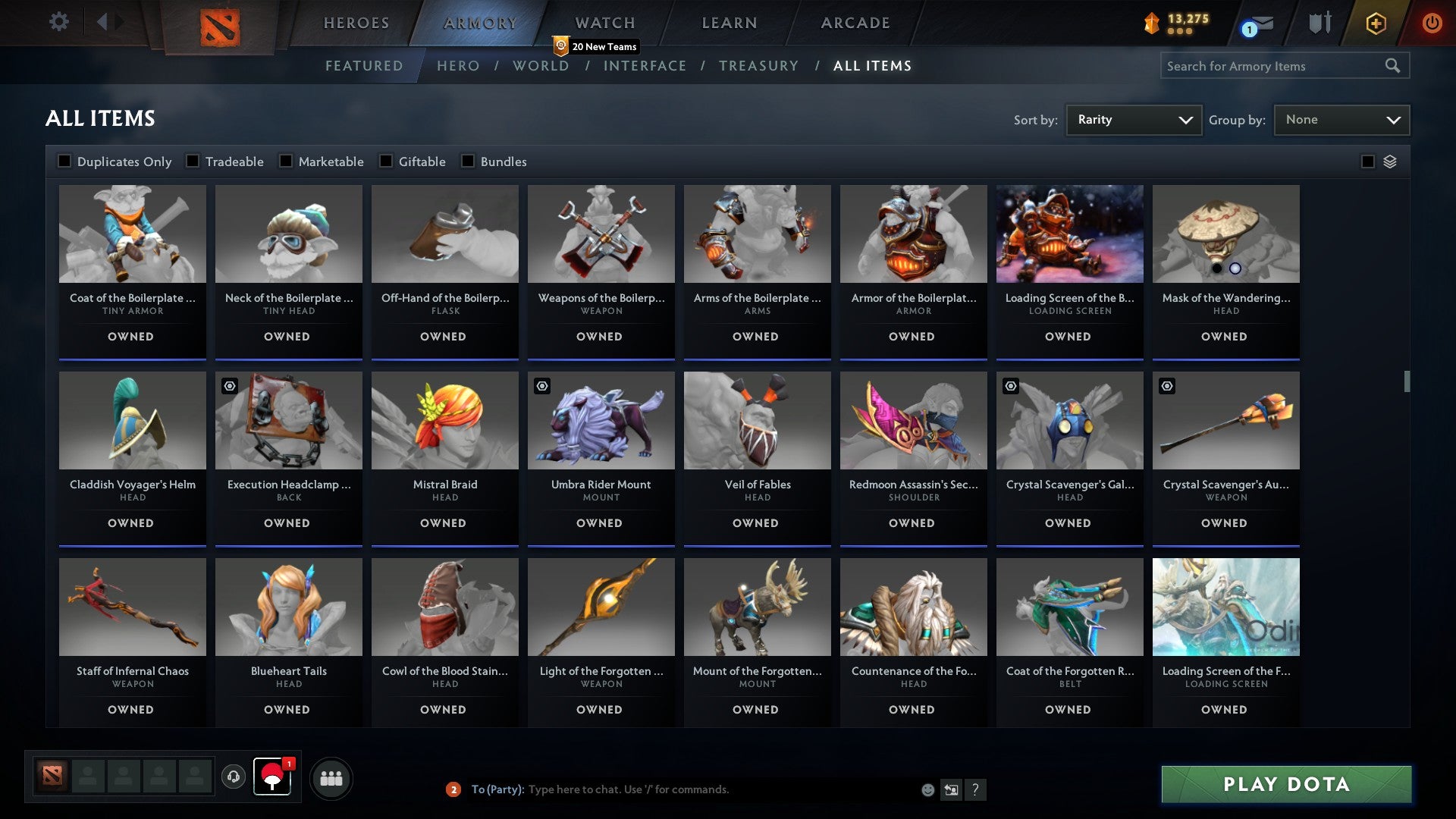Expand the grid layer options icon near checkboxes
The image size is (1456, 819).
pos(1389,161)
